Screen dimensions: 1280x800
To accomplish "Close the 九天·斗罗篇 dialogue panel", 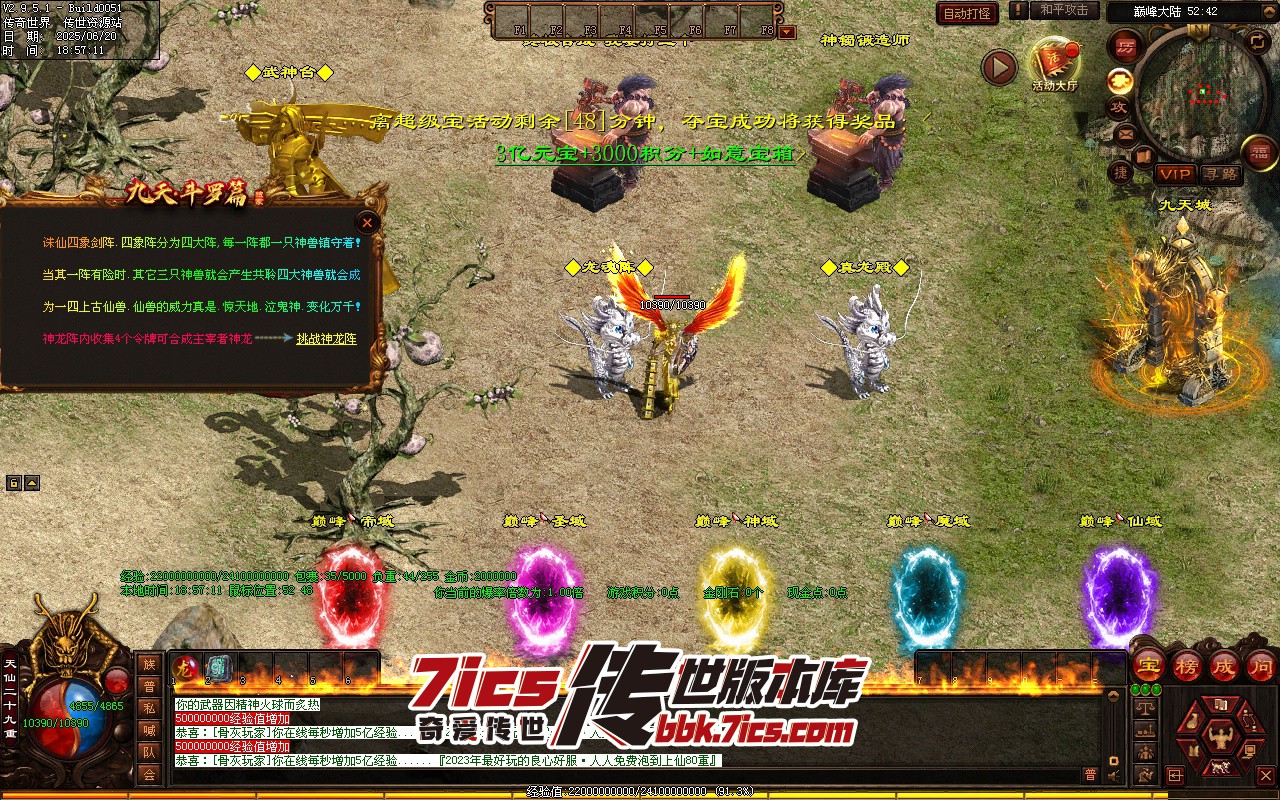I will pos(368,222).
